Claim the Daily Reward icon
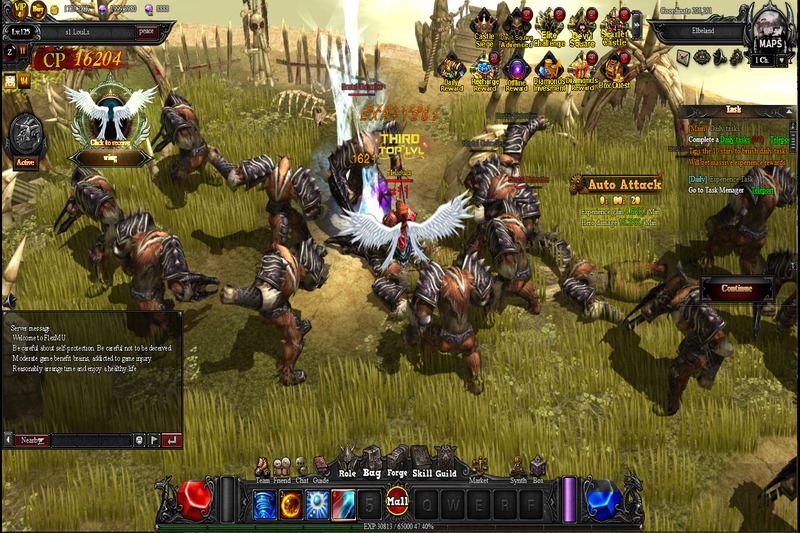This screenshot has width=800, height=533. [x=452, y=73]
